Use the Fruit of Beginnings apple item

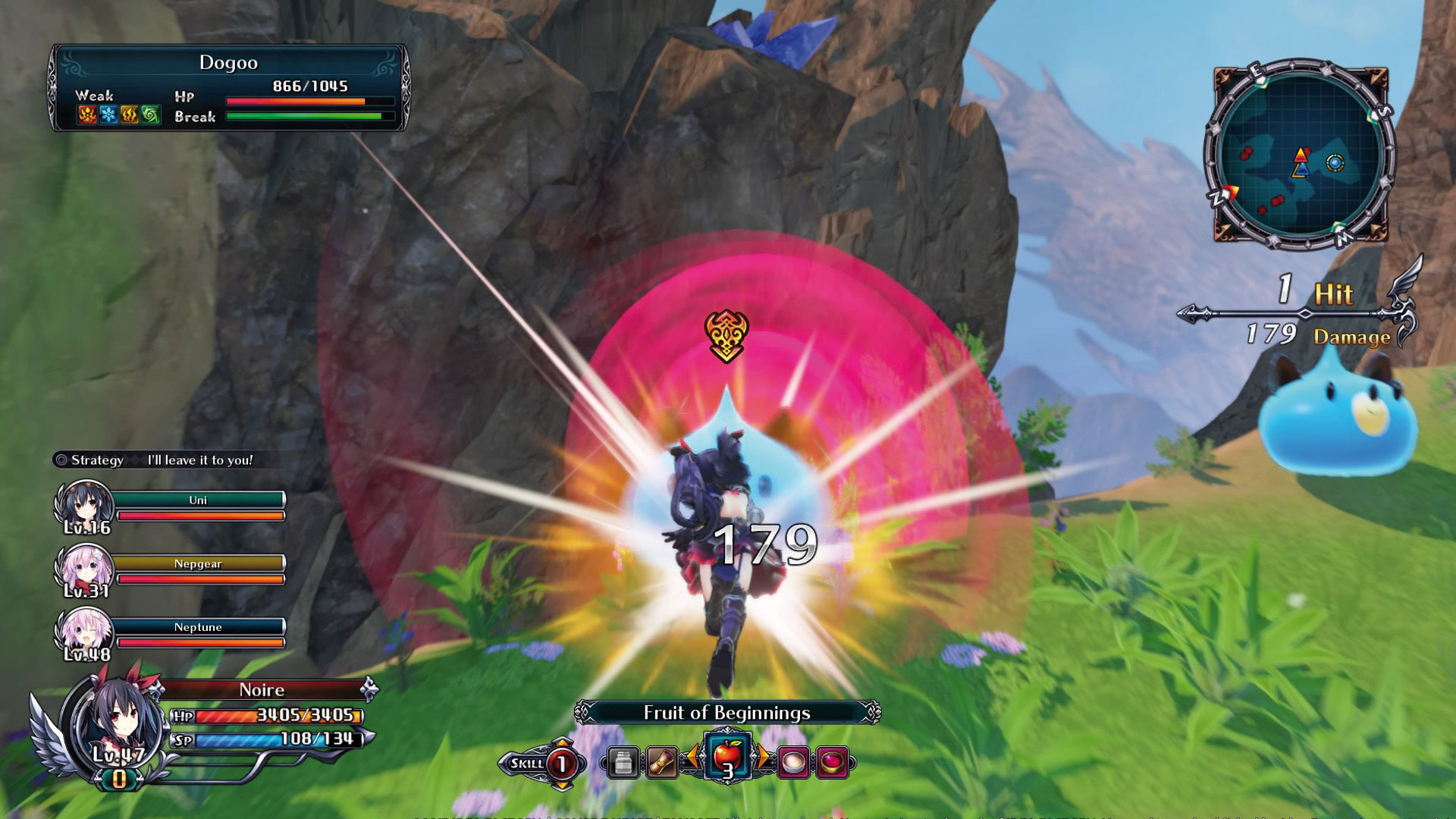pyautogui.click(x=727, y=758)
